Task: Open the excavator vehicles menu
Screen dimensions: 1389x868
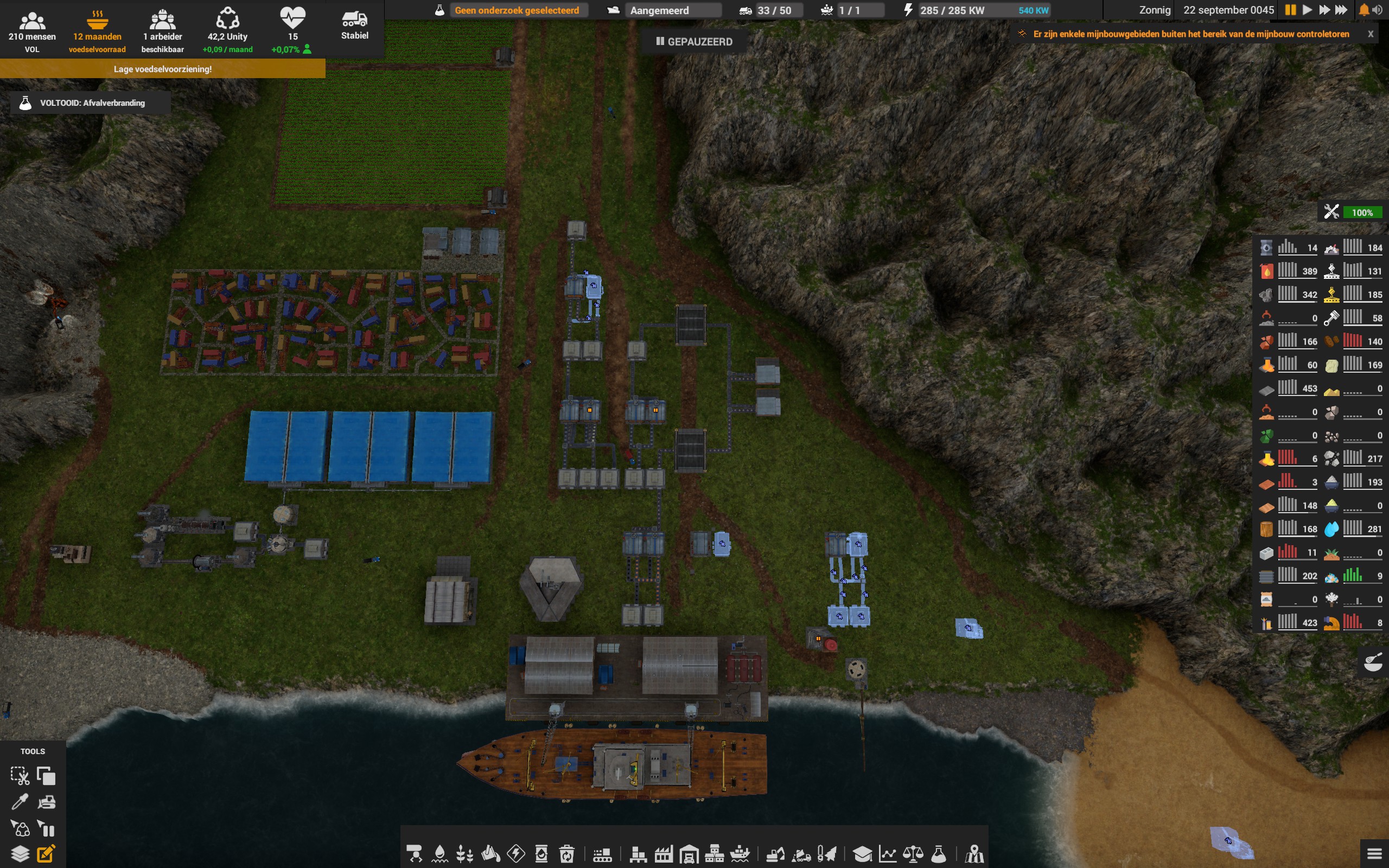Action: click(776, 854)
